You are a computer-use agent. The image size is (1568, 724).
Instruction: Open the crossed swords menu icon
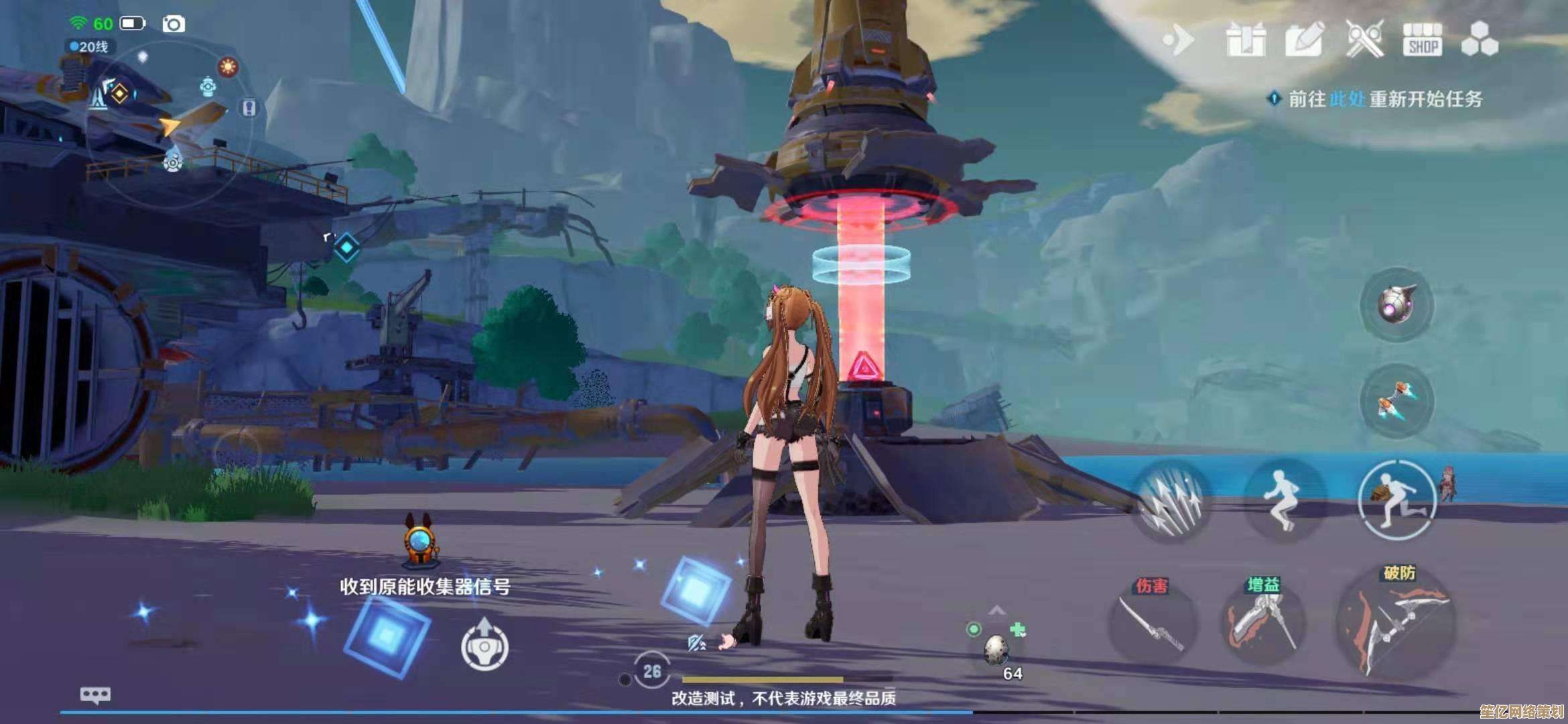point(1364,39)
